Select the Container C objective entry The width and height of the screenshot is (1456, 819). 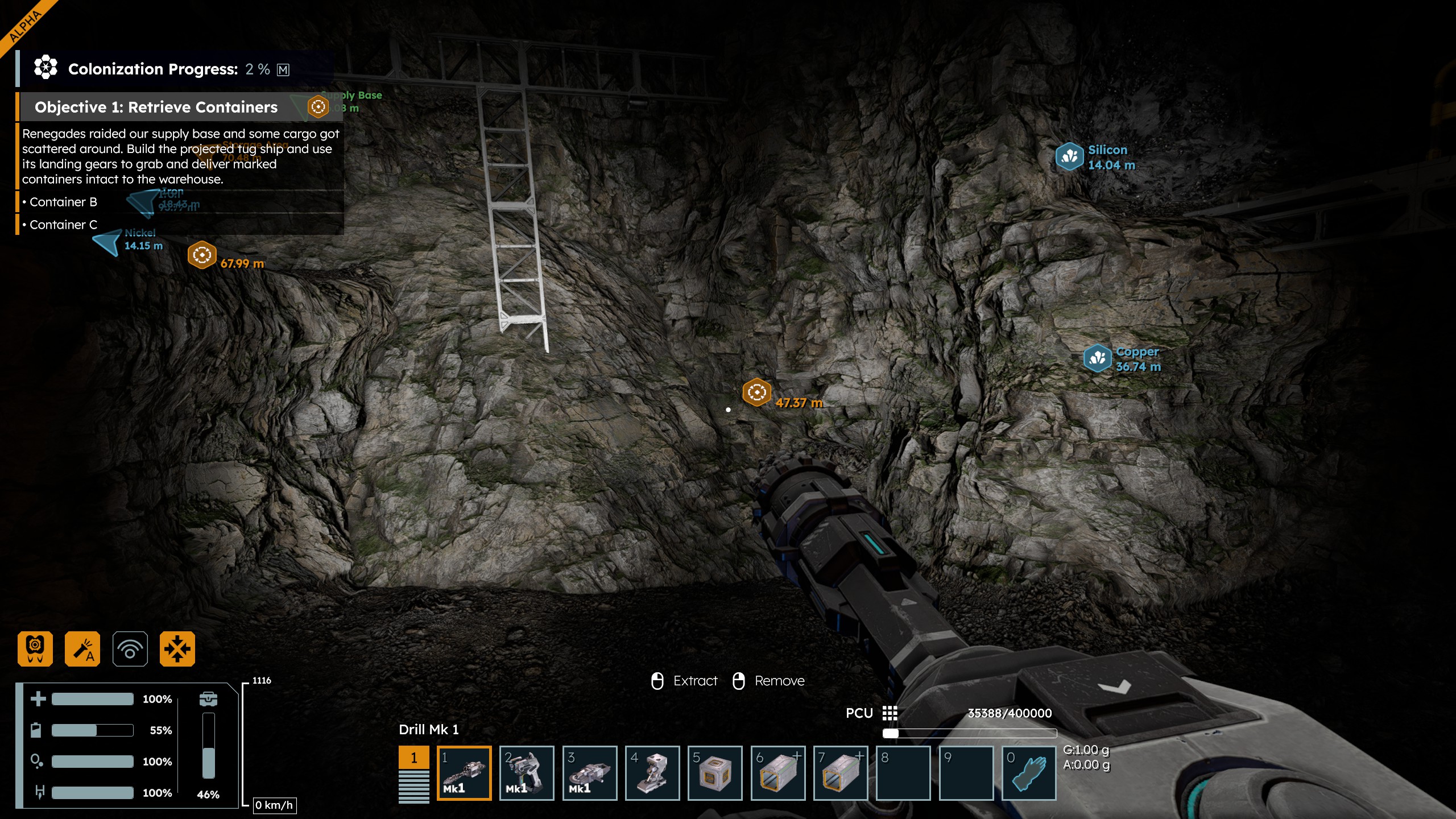pyautogui.click(x=63, y=225)
